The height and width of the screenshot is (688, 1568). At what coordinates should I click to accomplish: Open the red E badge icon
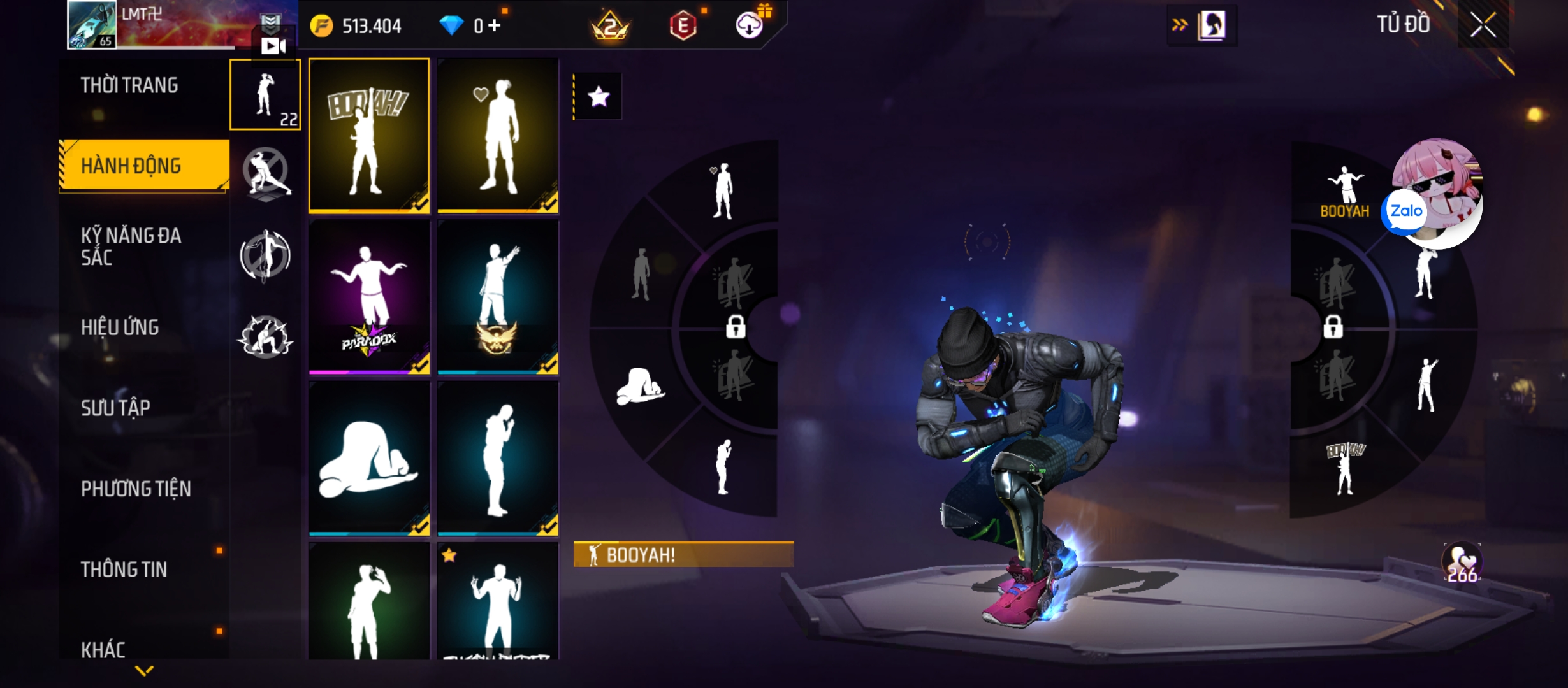coord(683,26)
